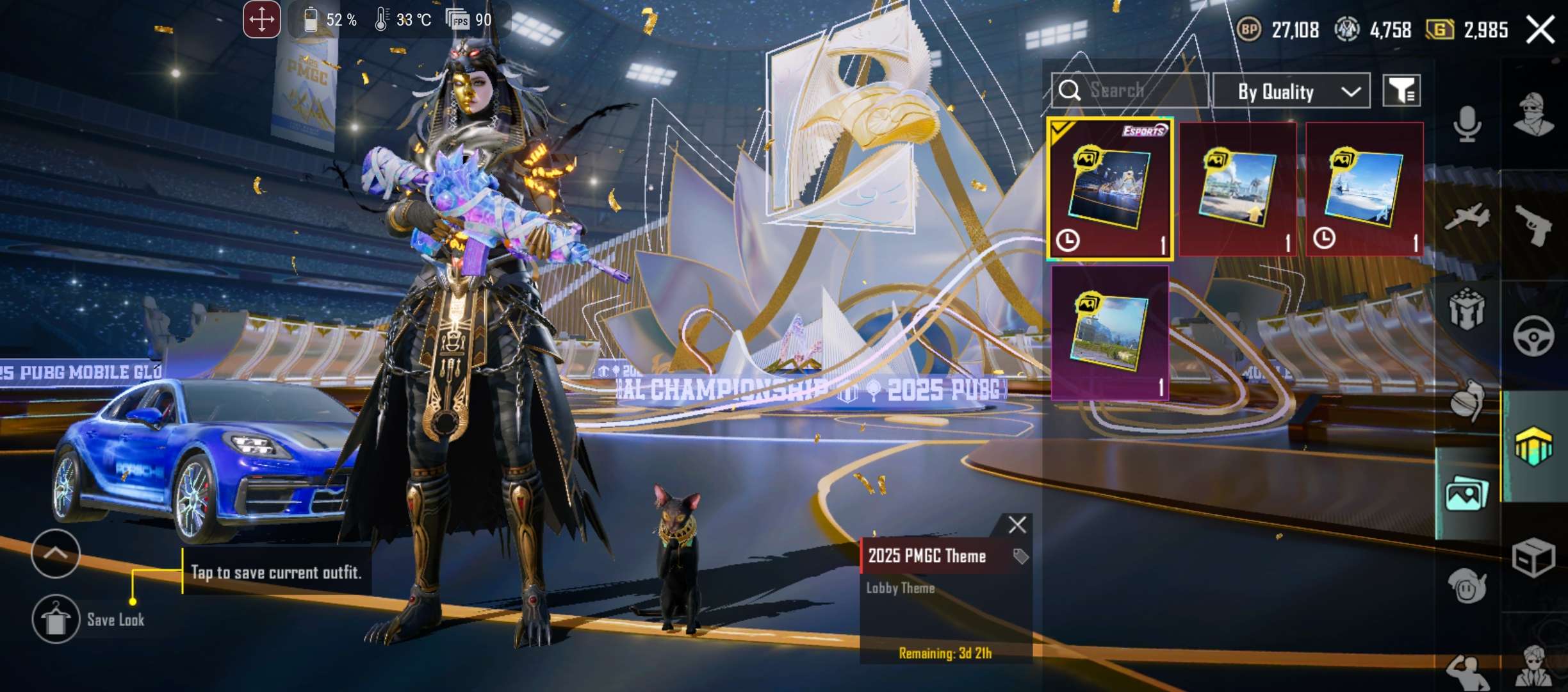
Task: Select the picture lobby themes category
Action: point(1467,495)
